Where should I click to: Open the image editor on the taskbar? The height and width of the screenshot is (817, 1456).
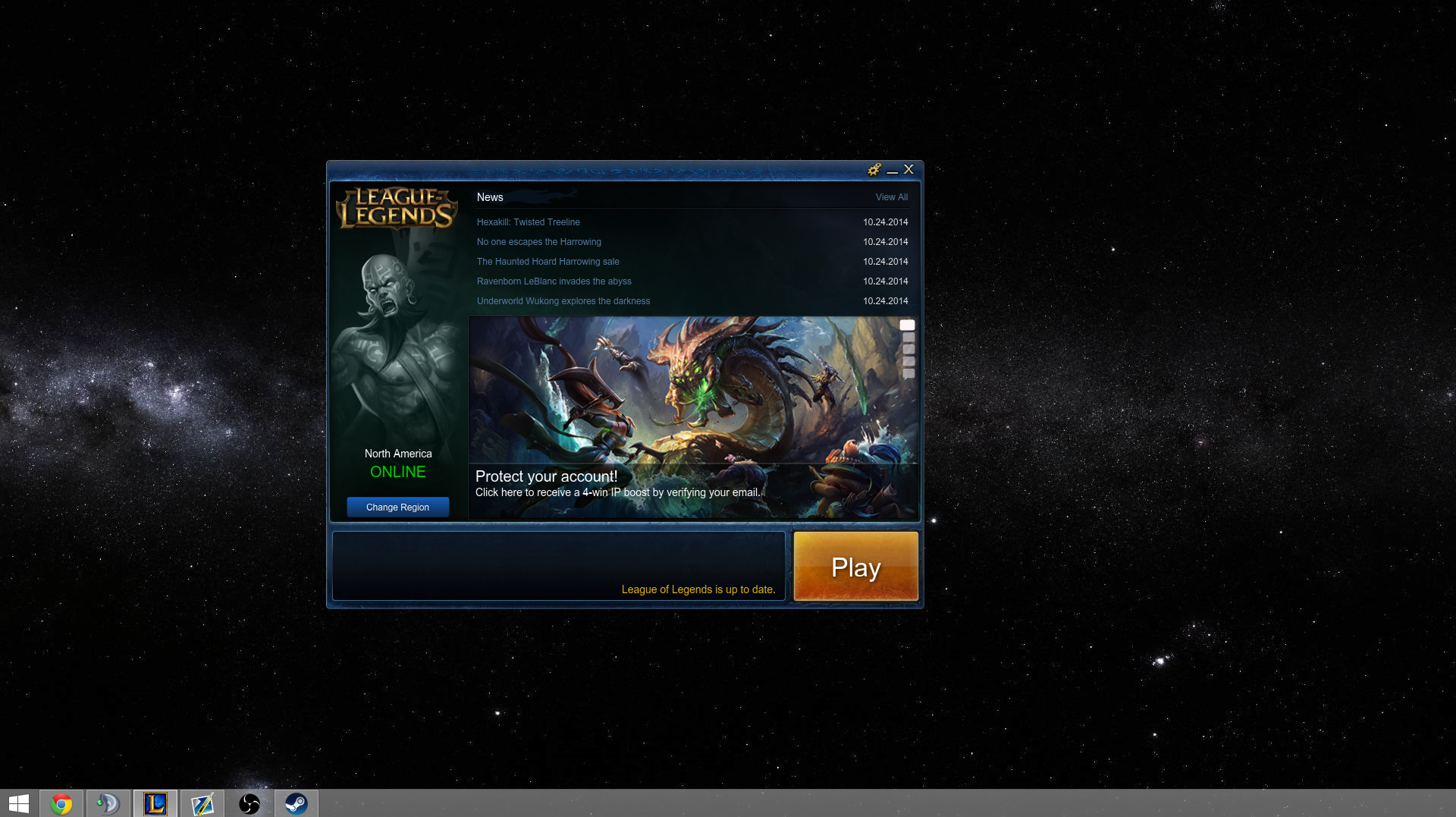click(x=202, y=803)
